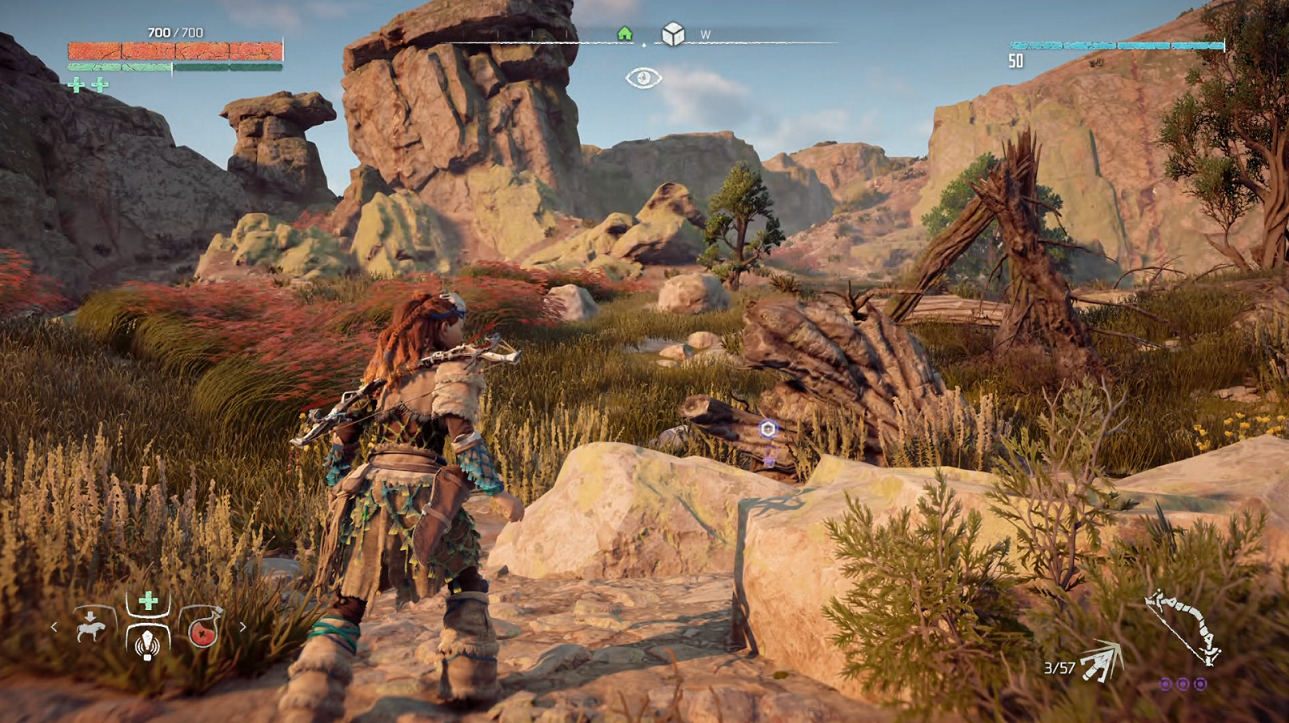Click the green home marker on compass
This screenshot has height=723, width=1289.
coord(625,34)
